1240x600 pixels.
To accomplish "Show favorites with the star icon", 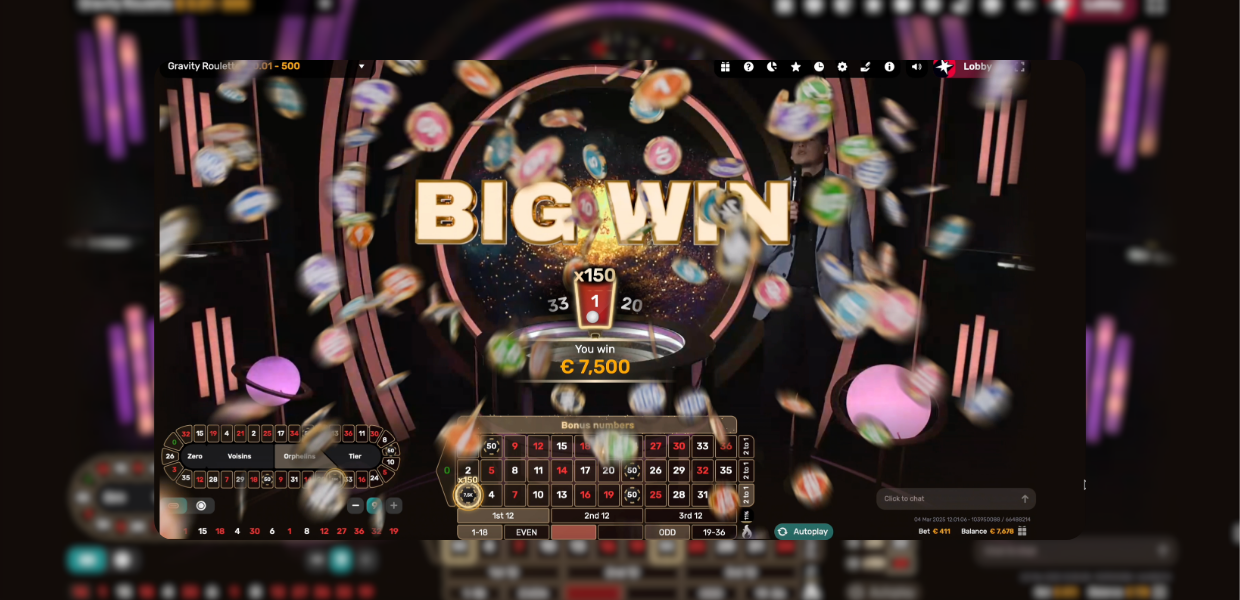I will click(796, 67).
